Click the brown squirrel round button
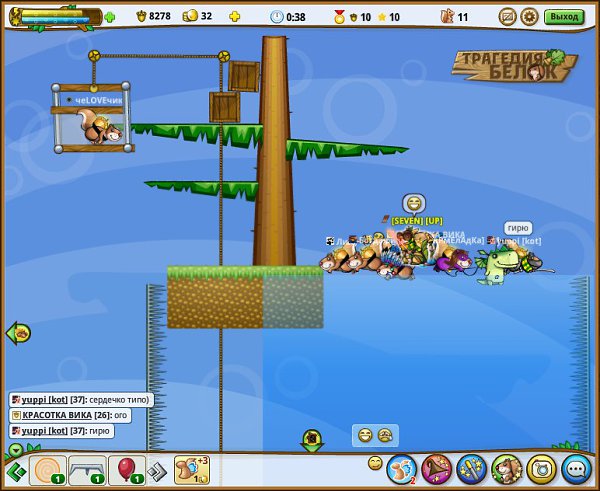 [506, 468]
